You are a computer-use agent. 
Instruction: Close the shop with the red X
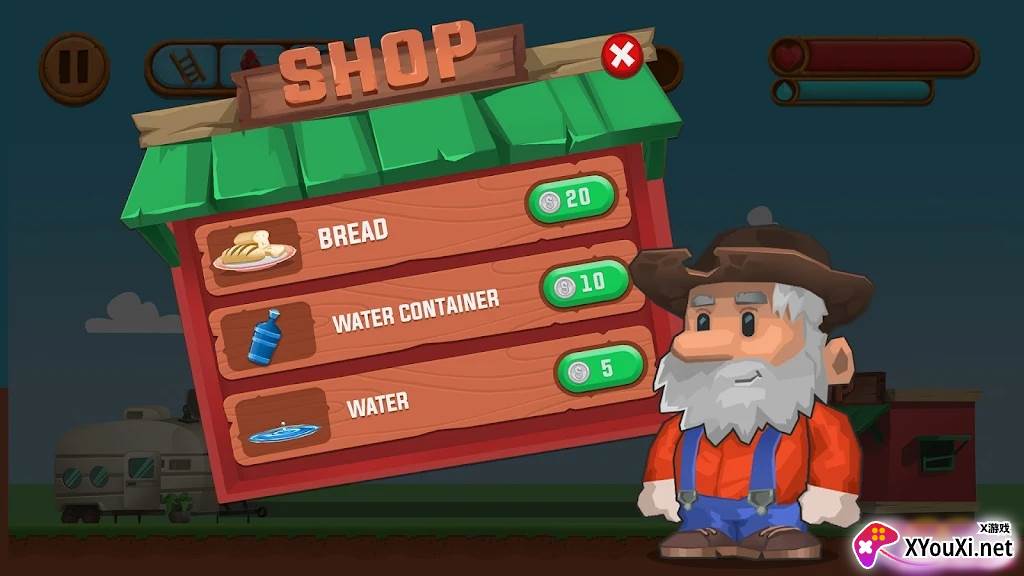point(622,55)
